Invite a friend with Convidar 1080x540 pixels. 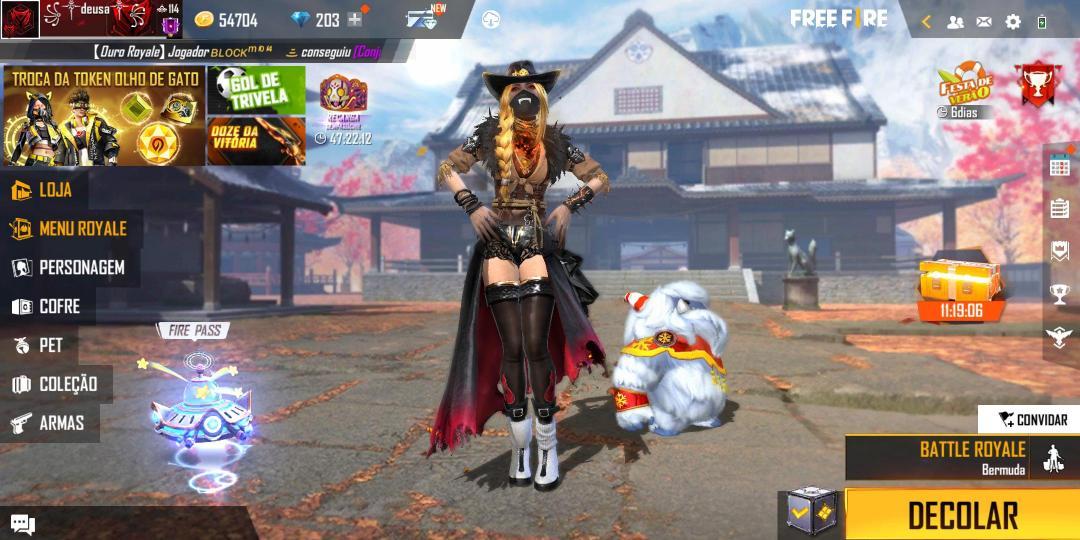[x=1032, y=420]
